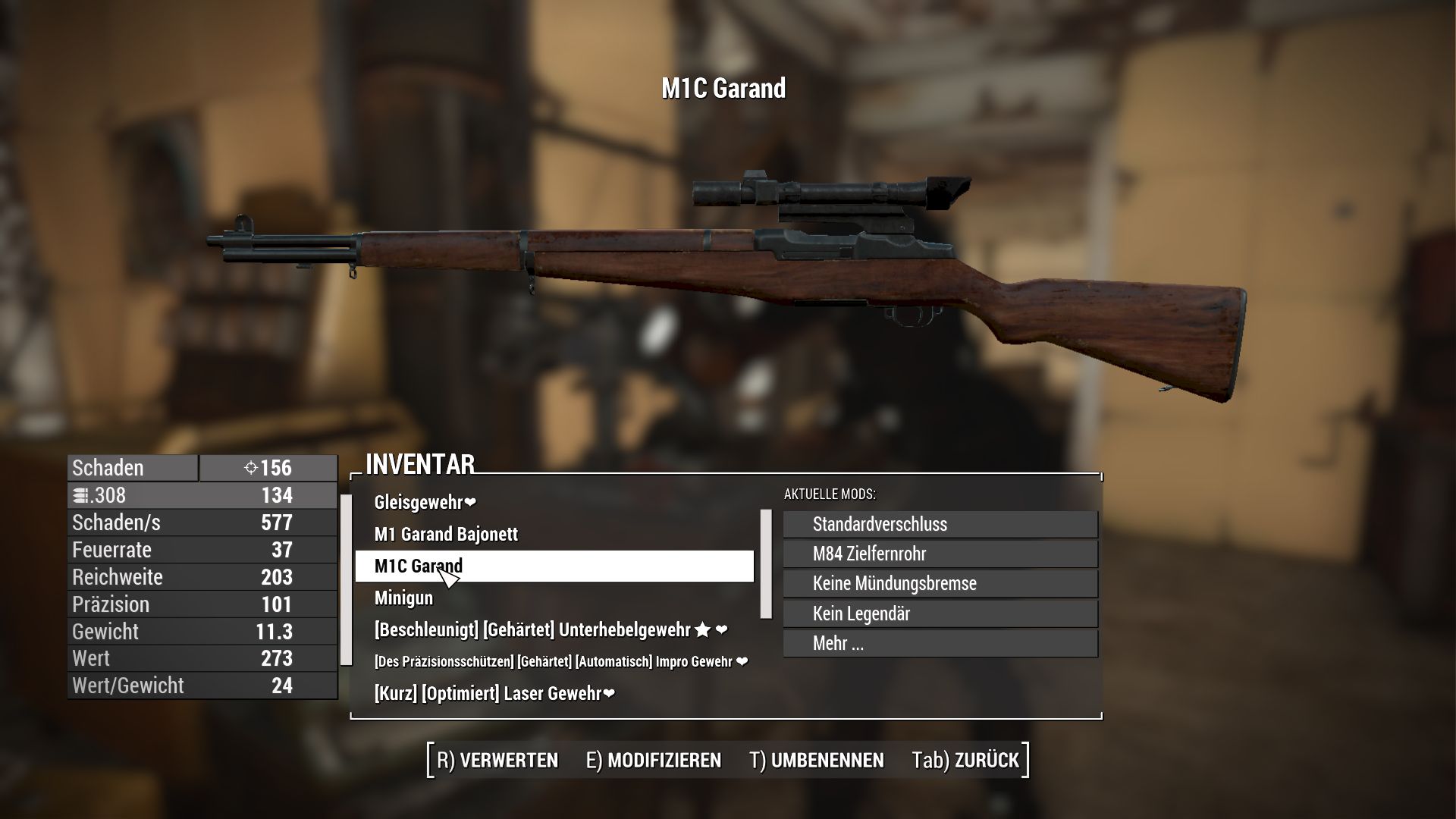Click E) MODIFIZIEREN to modify the weapon

coord(654,759)
